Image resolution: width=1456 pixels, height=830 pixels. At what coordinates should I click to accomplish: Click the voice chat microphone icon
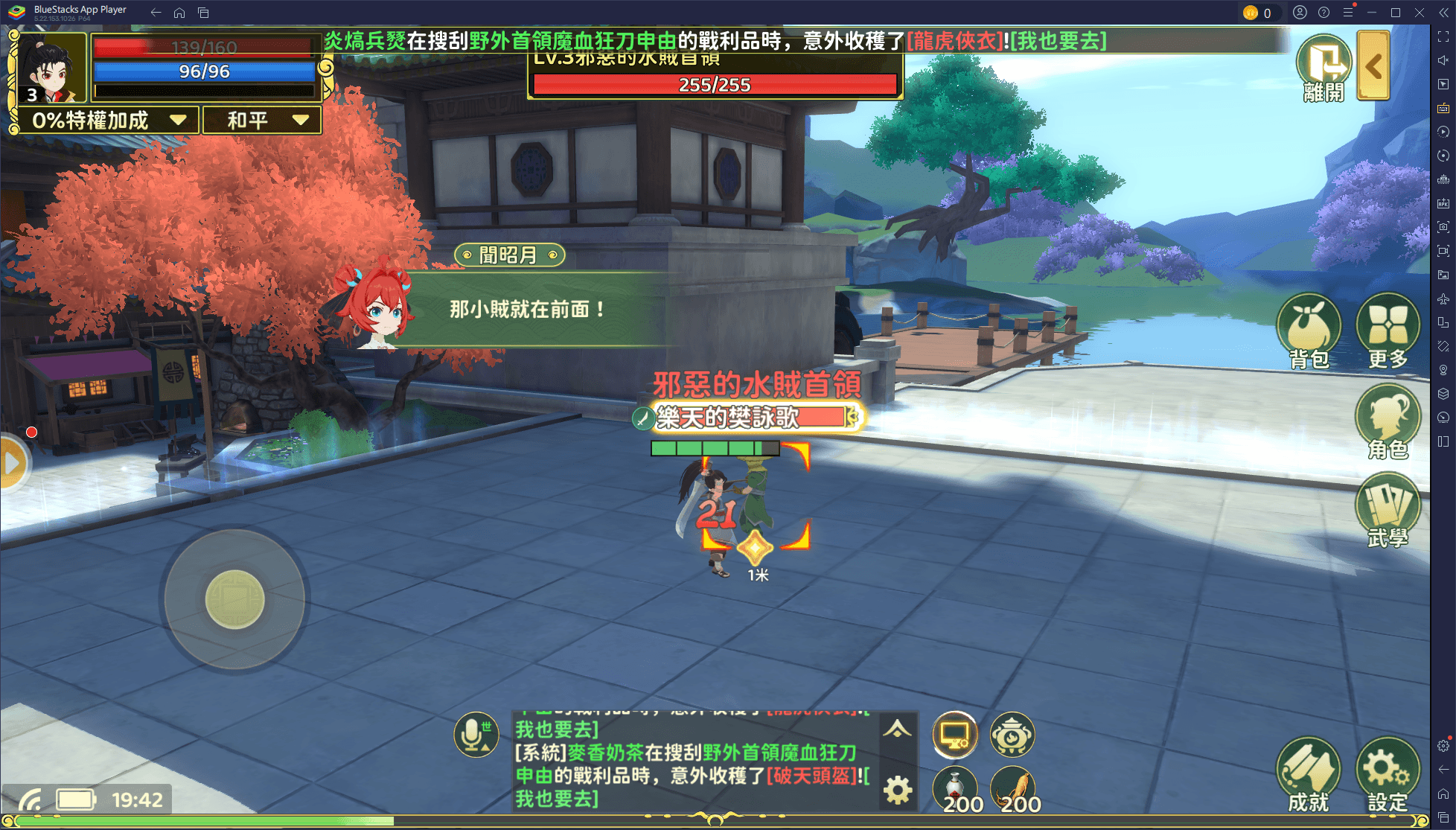[471, 734]
